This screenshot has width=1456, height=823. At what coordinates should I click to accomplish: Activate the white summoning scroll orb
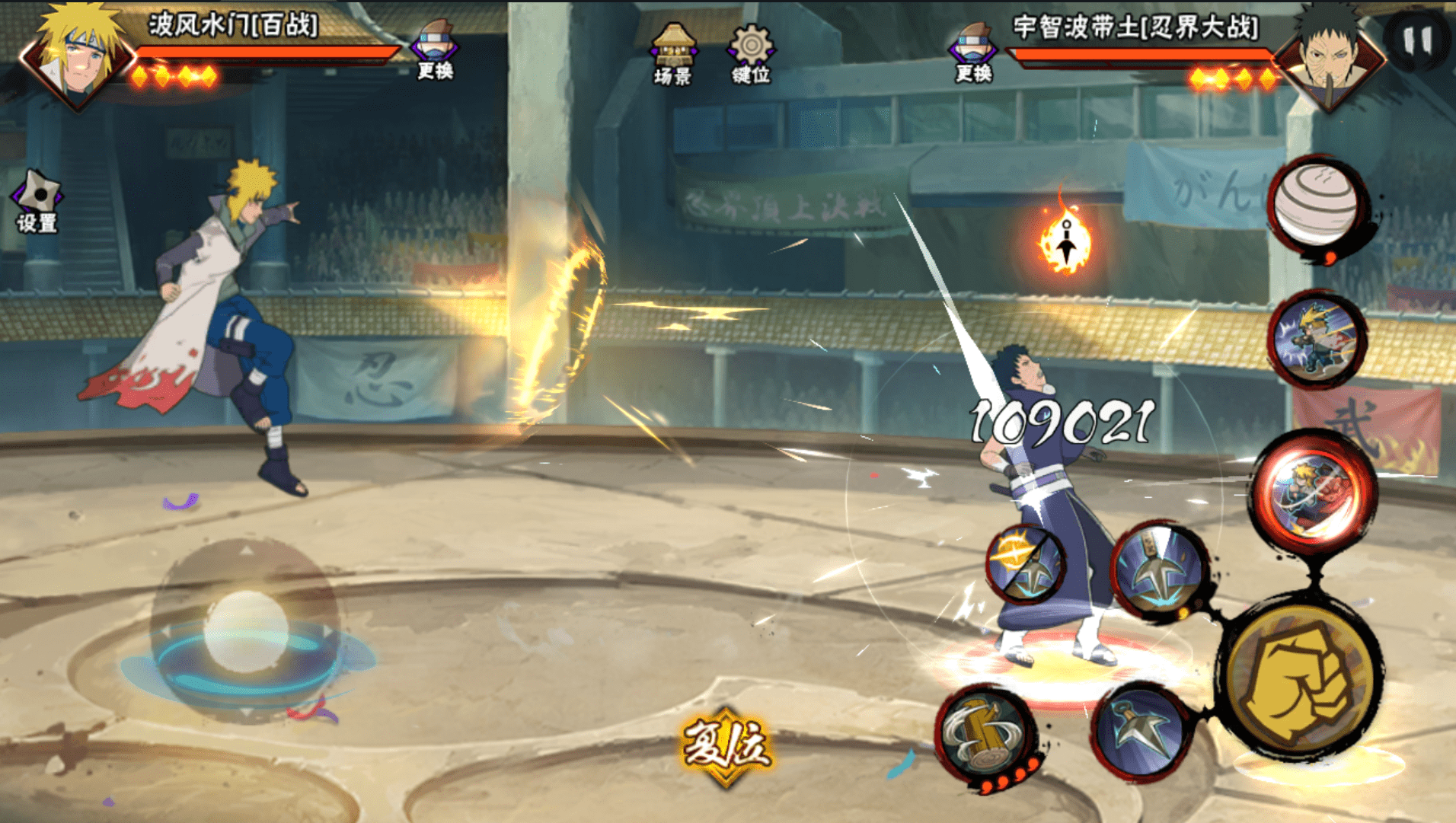coord(1316,204)
